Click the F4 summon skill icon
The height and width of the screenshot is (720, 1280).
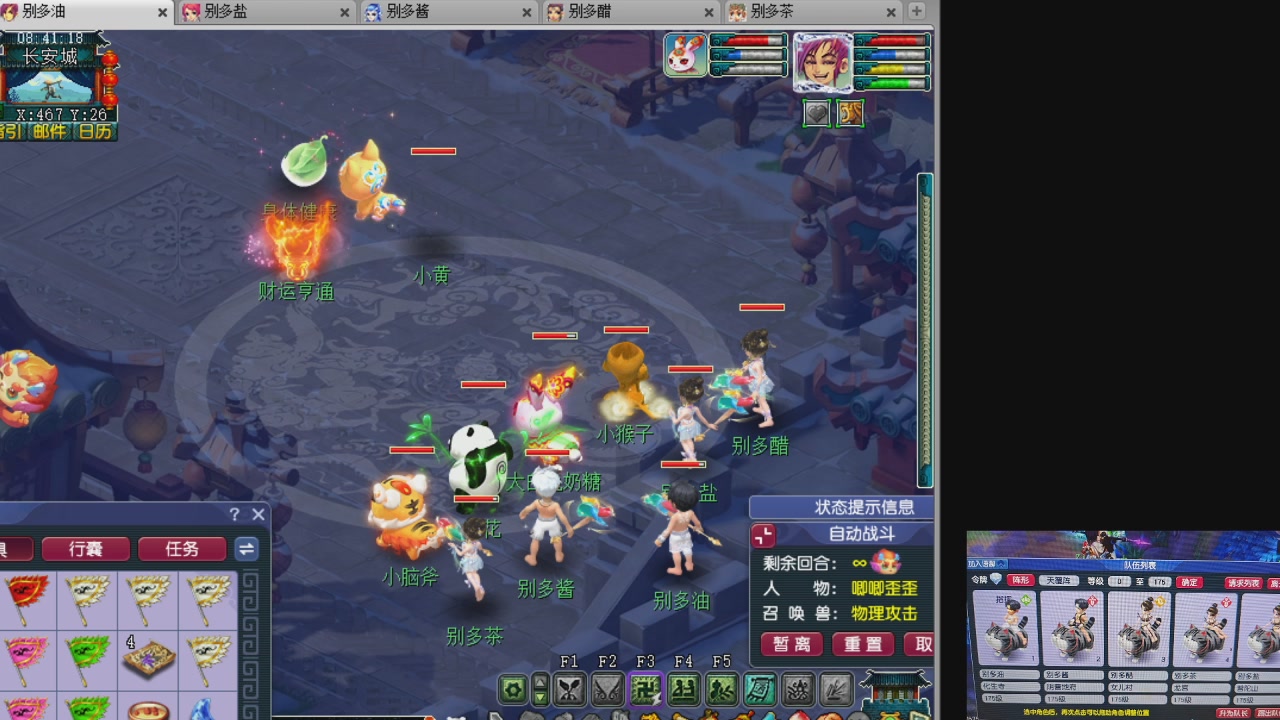point(683,689)
